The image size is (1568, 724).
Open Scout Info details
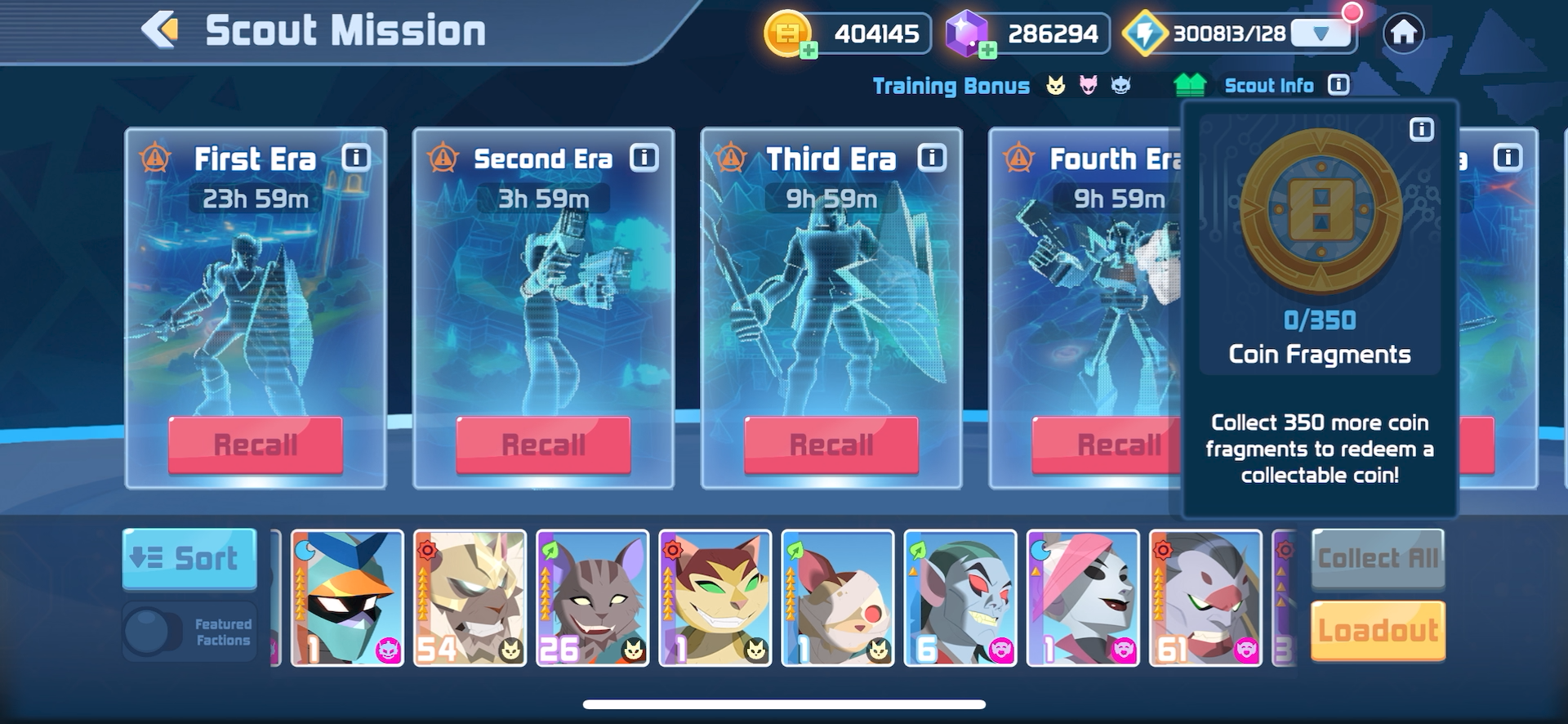pyautogui.click(x=1338, y=85)
